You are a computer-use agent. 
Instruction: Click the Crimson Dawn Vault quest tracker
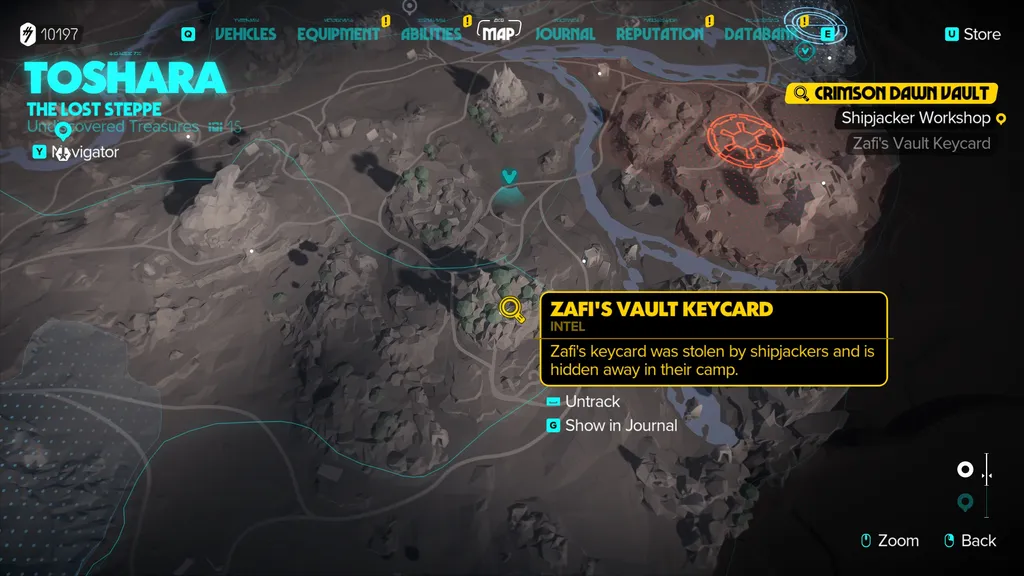891,93
